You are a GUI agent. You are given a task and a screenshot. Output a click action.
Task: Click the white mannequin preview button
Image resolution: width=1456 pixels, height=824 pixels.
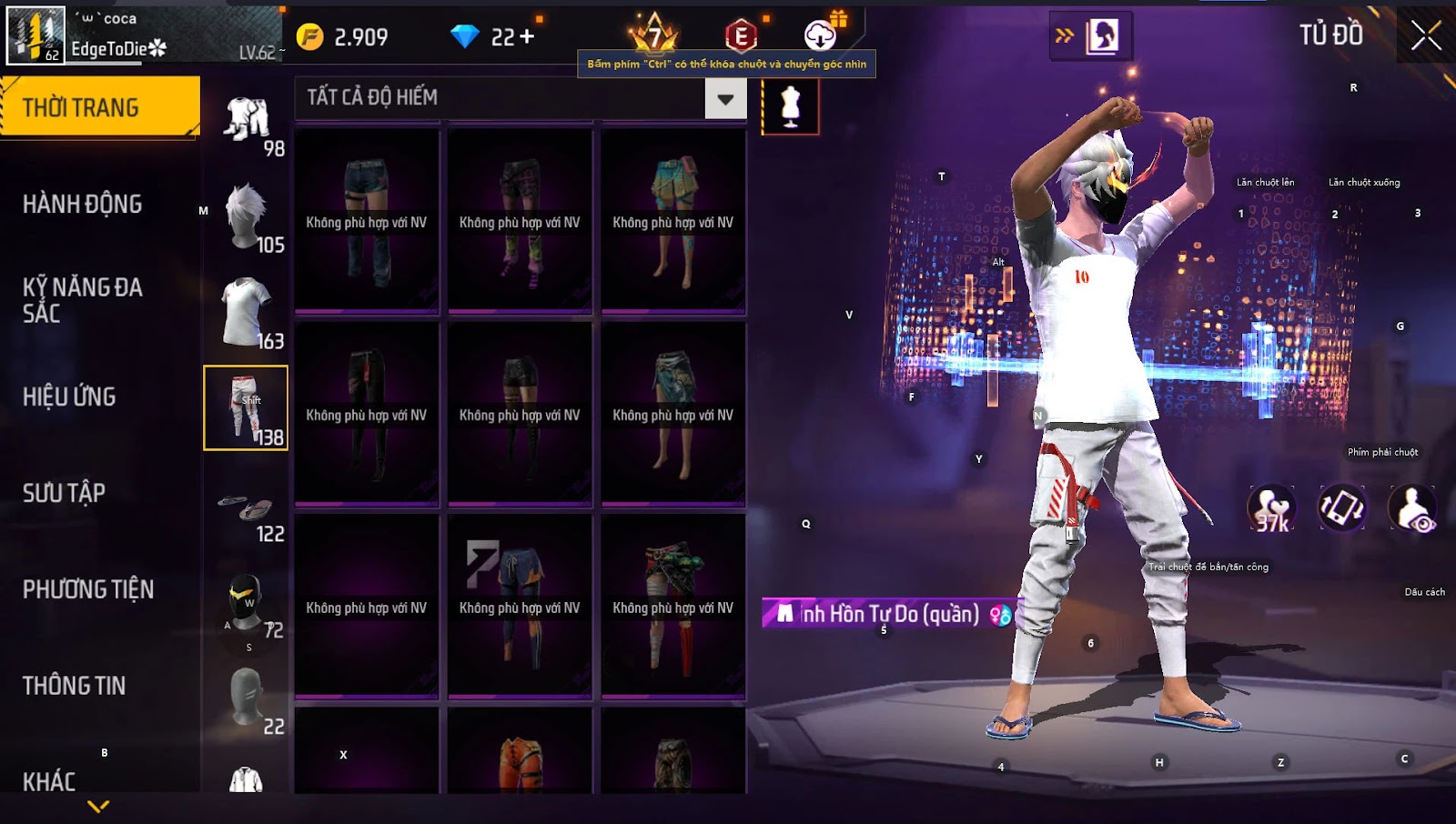790,106
